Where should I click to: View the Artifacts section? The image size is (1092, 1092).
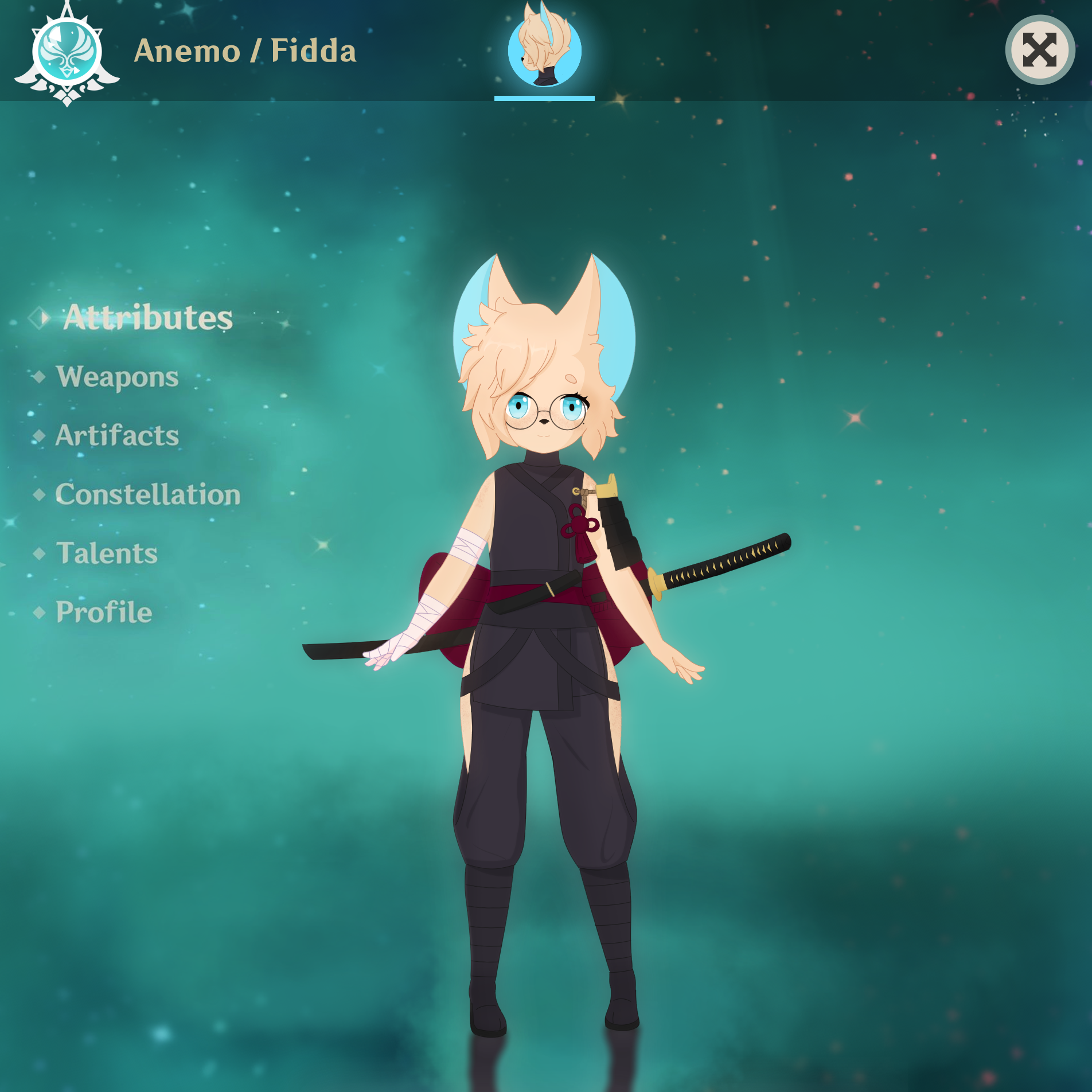(116, 436)
